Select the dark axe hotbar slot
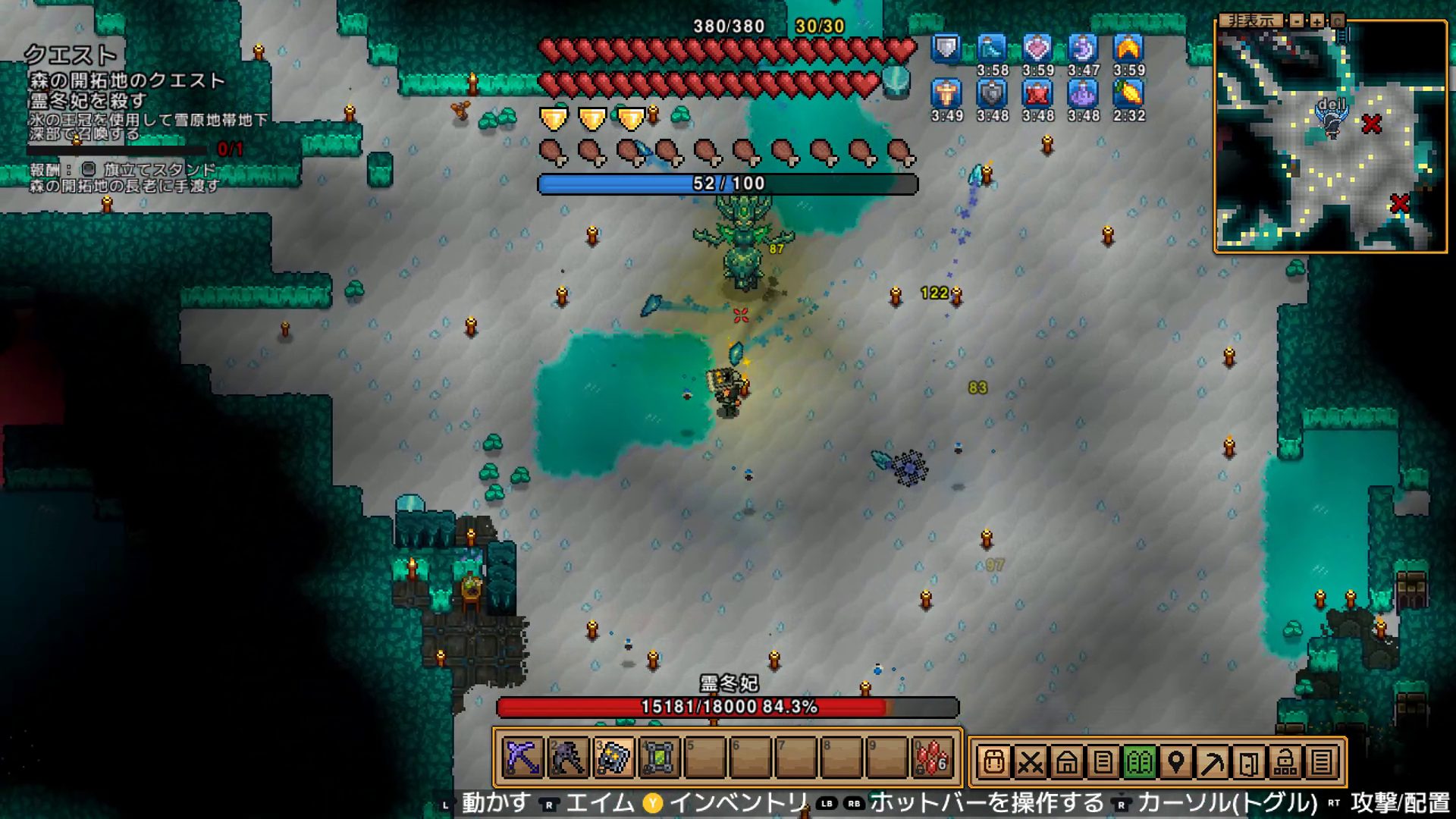Image resolution: width=1456 pixels, height=819 pixels. (x=568, y=758)
